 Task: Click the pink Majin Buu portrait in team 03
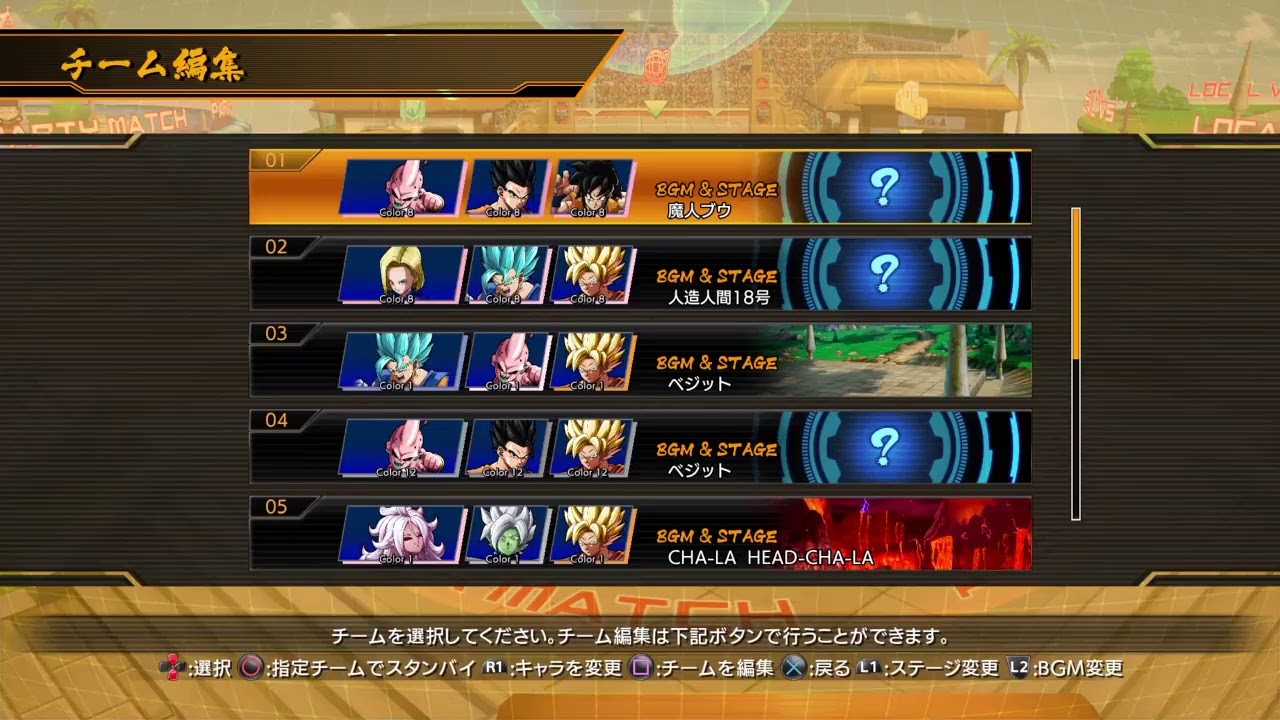pos(510,360)
